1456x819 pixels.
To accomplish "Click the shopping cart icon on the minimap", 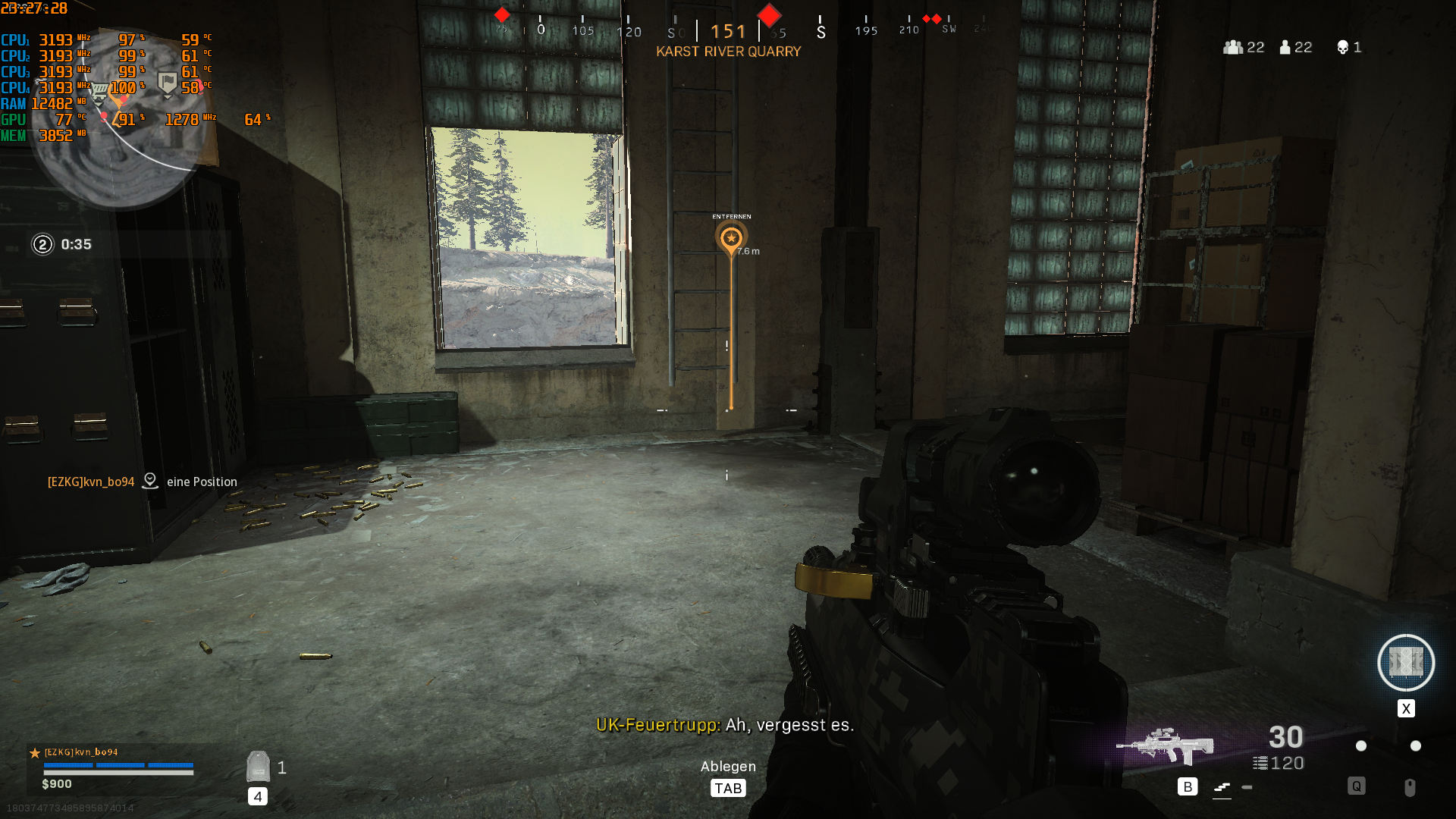I will pos(99,88).
